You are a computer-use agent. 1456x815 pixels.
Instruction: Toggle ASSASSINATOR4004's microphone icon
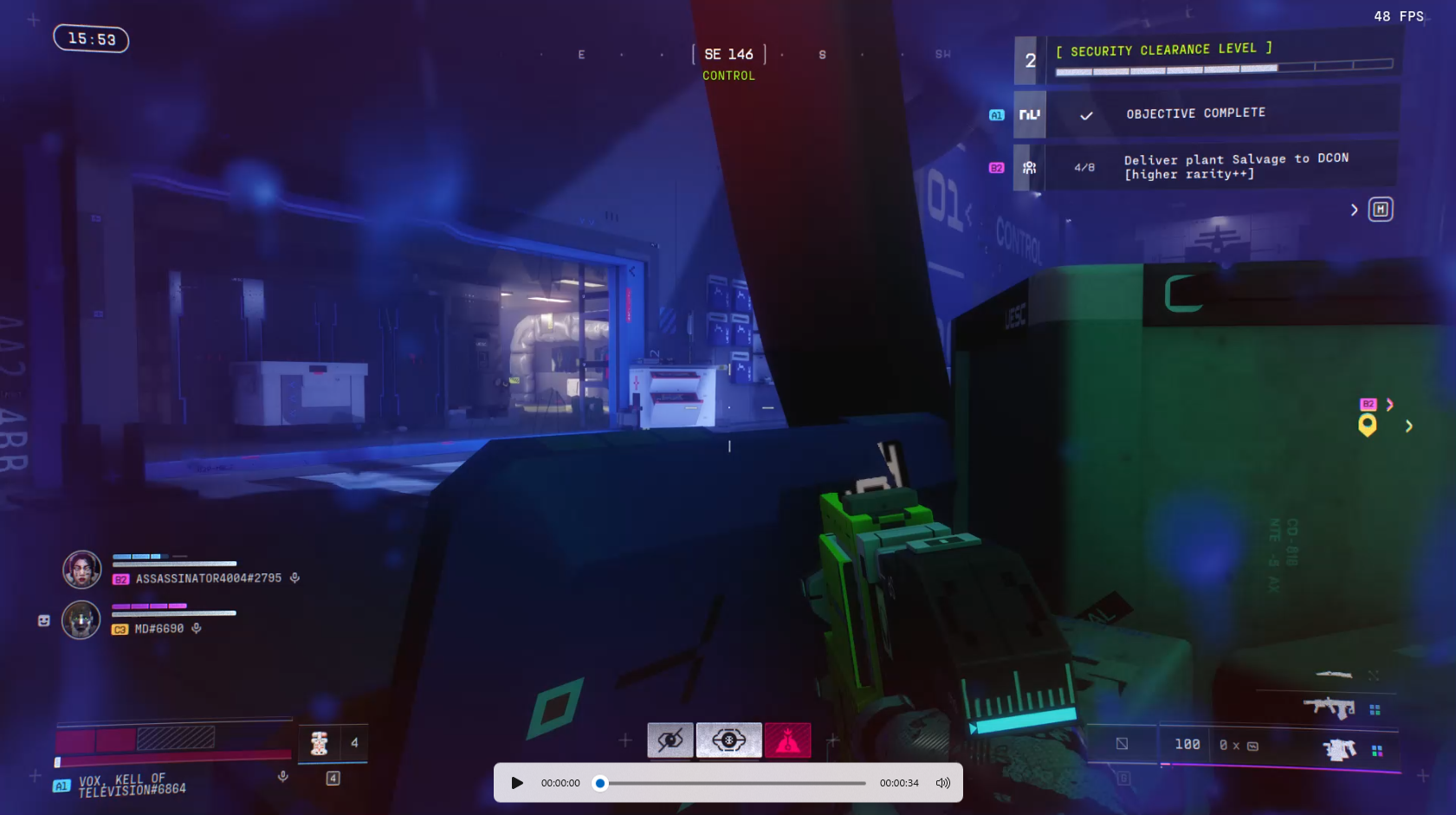294,578
